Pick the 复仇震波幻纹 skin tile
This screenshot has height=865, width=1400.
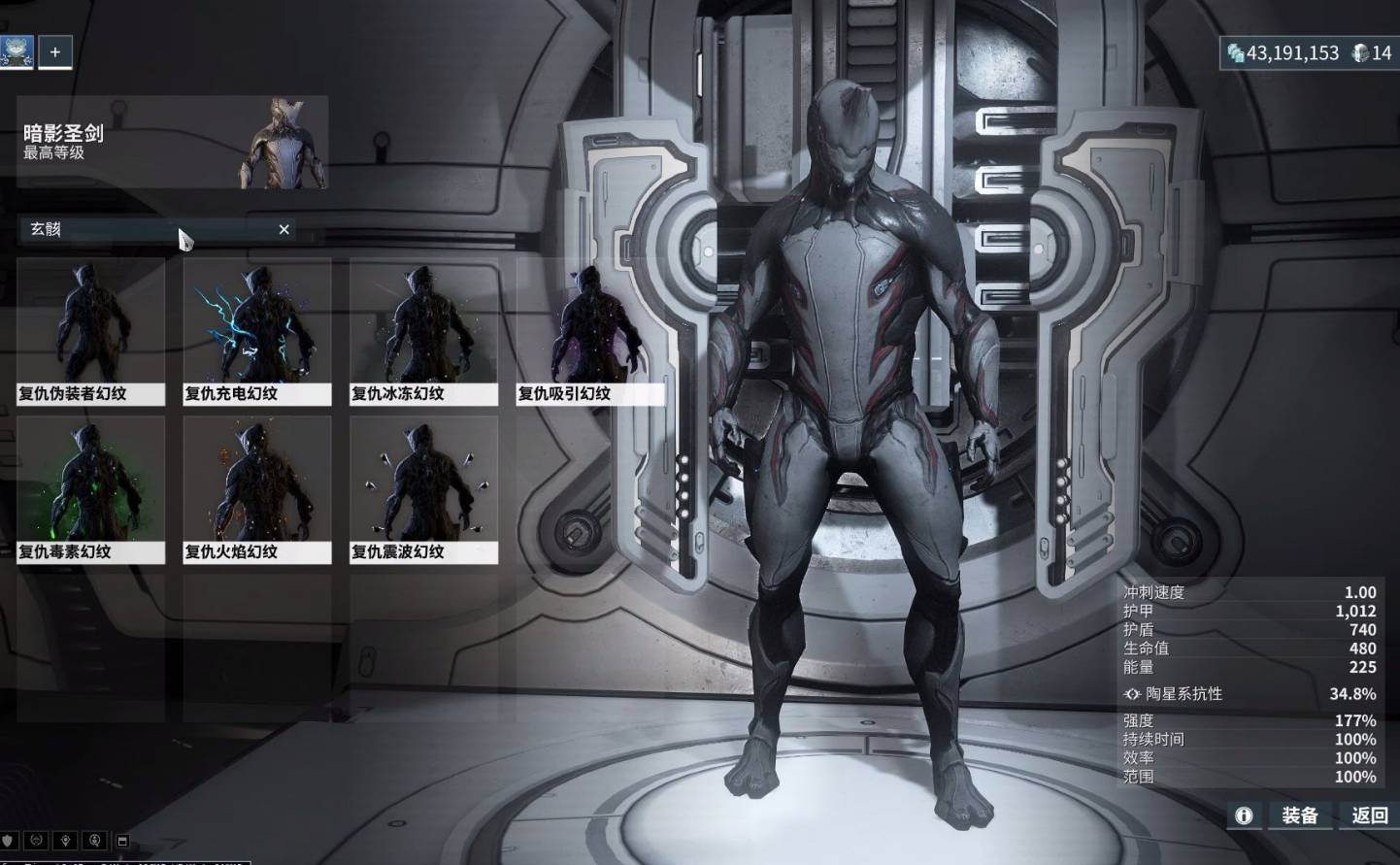(424, 488)
